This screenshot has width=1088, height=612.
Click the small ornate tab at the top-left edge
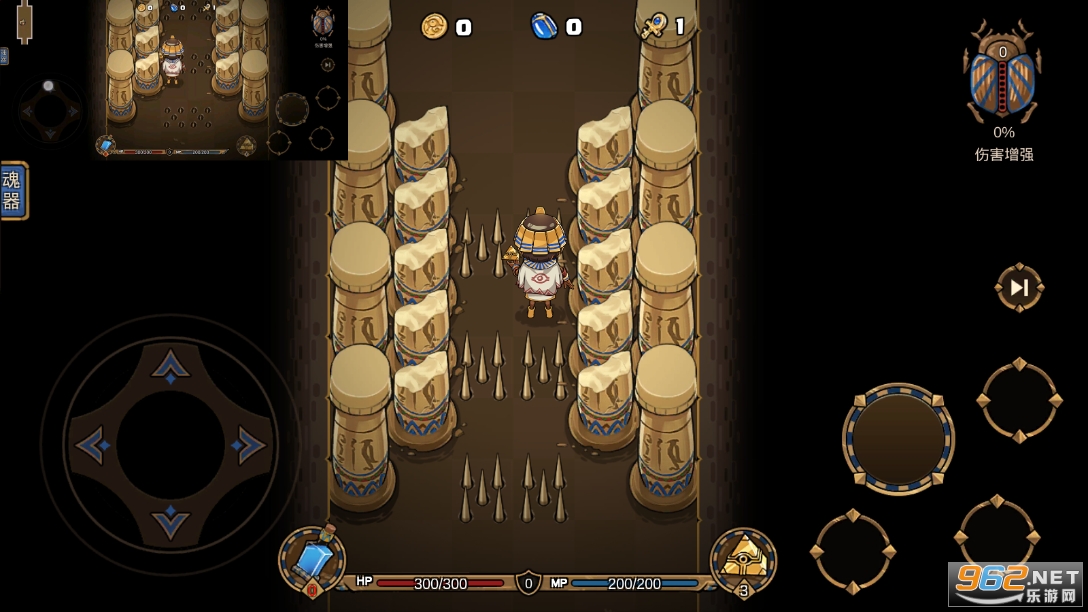tap(24, 20)
